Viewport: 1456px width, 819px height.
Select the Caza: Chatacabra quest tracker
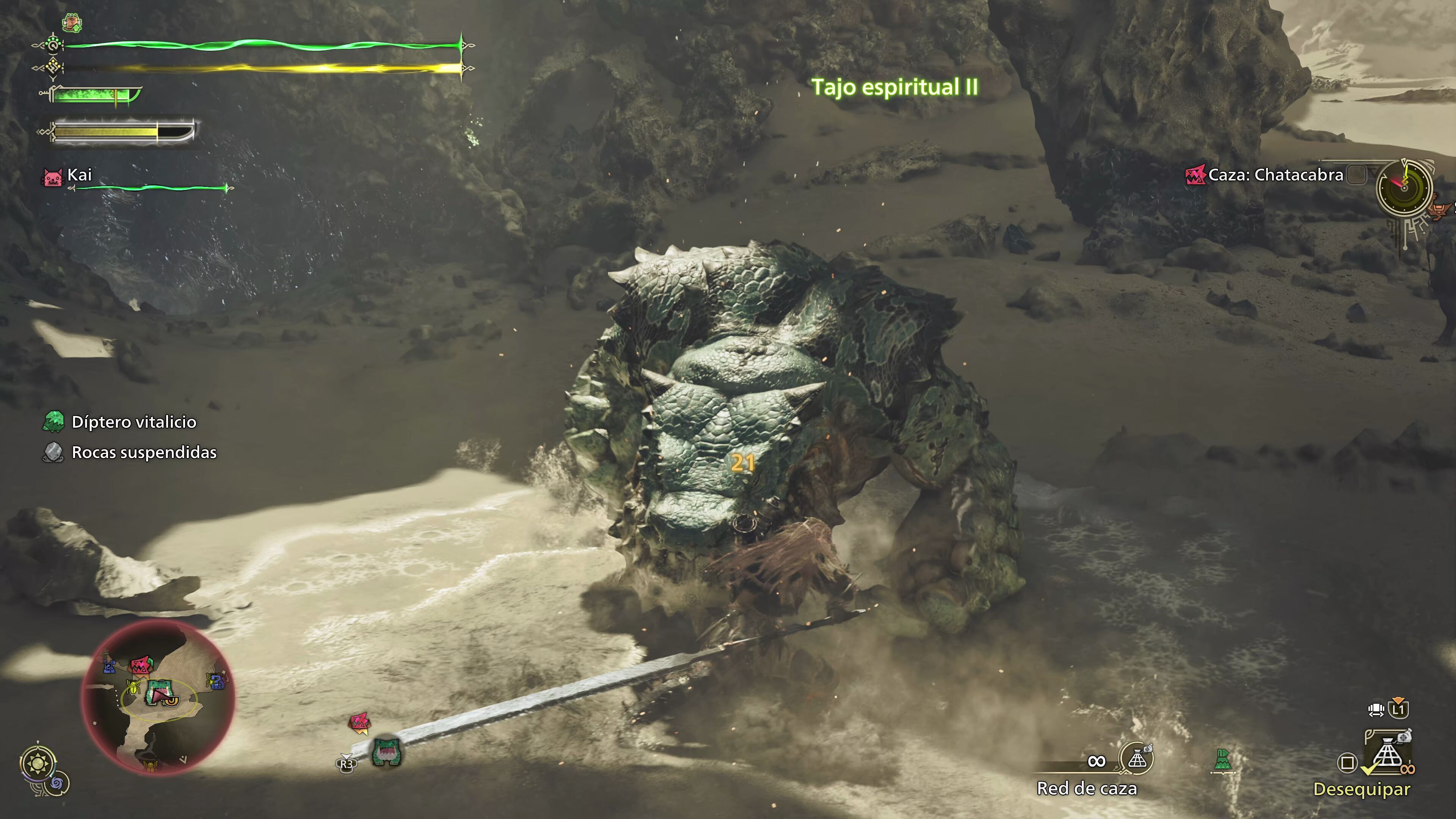(x=1274, y=175)
